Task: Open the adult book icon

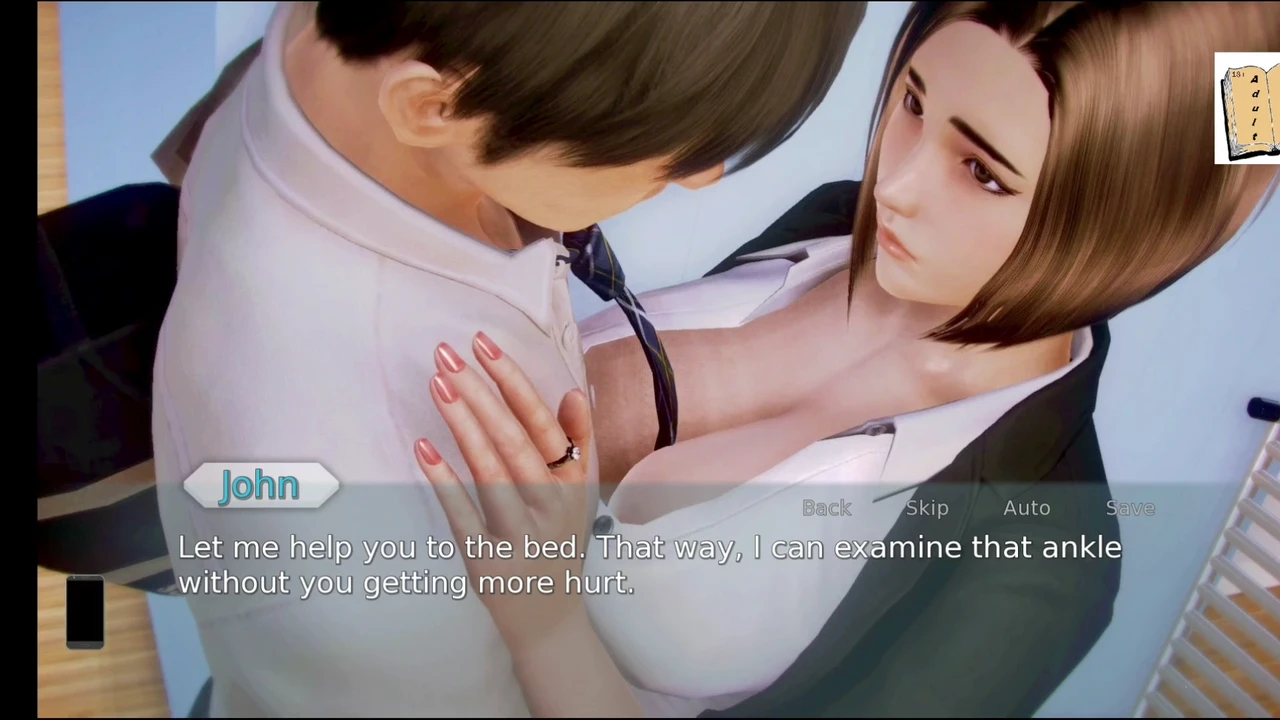Action: (x=1247, y=108)
